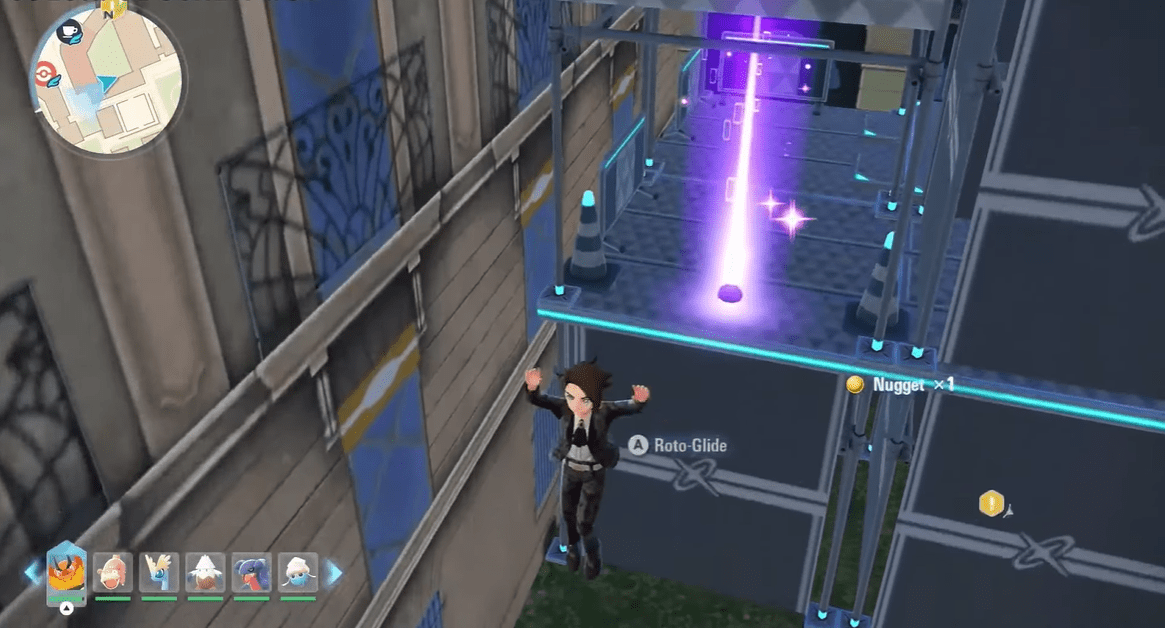Click the yellow exclamation alert icon
This screenshot has width=1165, height=628.
pos(990,504)
